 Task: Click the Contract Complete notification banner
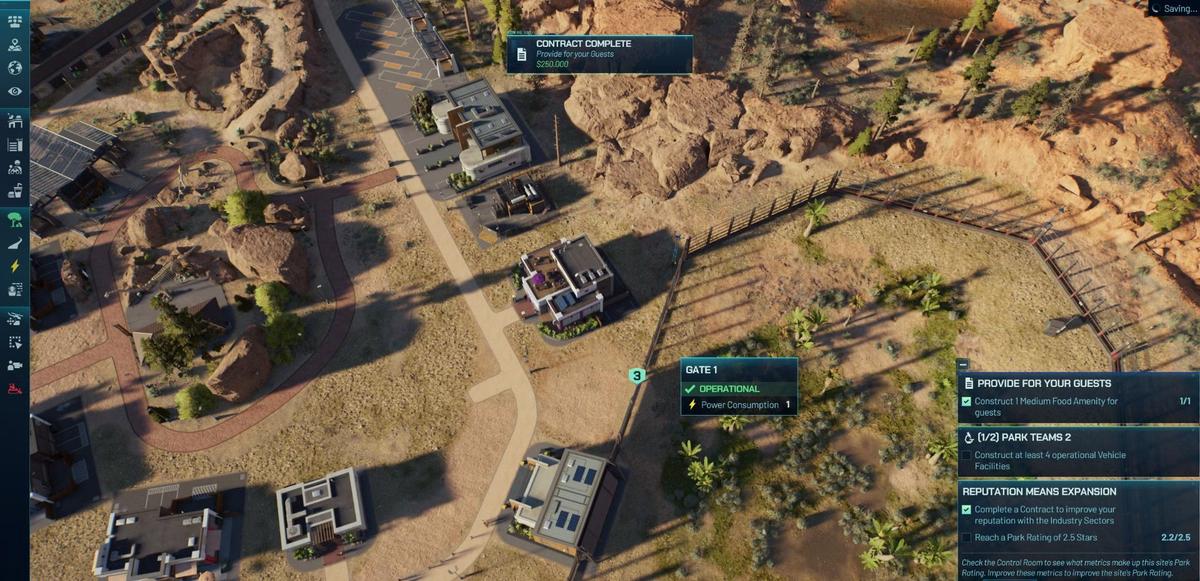coord(599,54)
